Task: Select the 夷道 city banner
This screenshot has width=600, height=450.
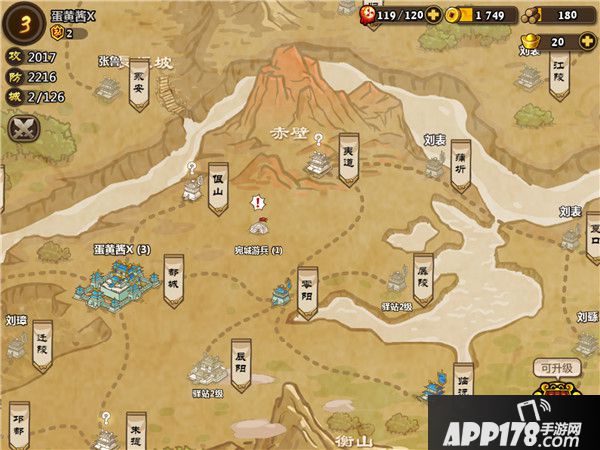Action: (x=348, y=157)
